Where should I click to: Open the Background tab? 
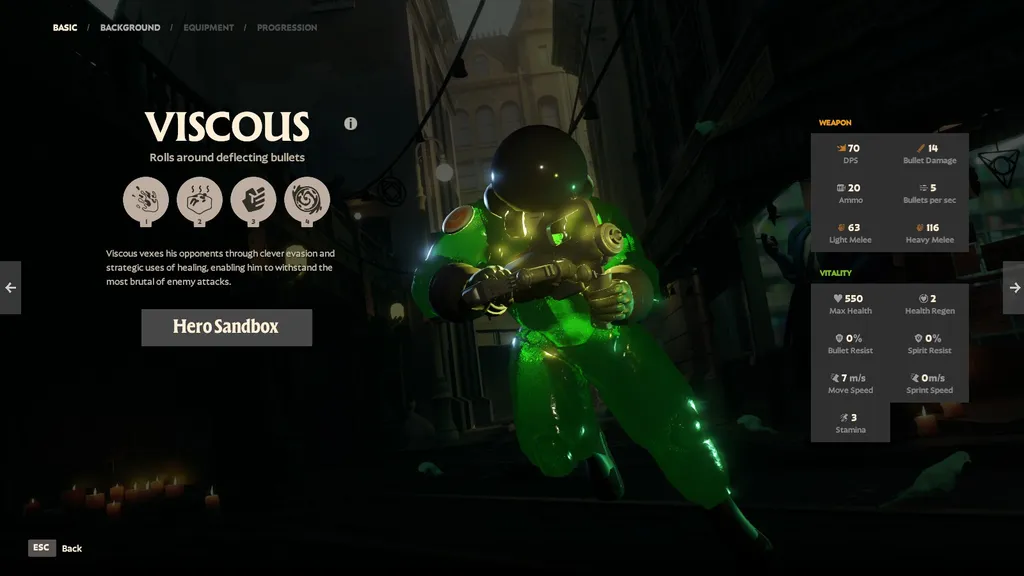click(x=130, y=28)
